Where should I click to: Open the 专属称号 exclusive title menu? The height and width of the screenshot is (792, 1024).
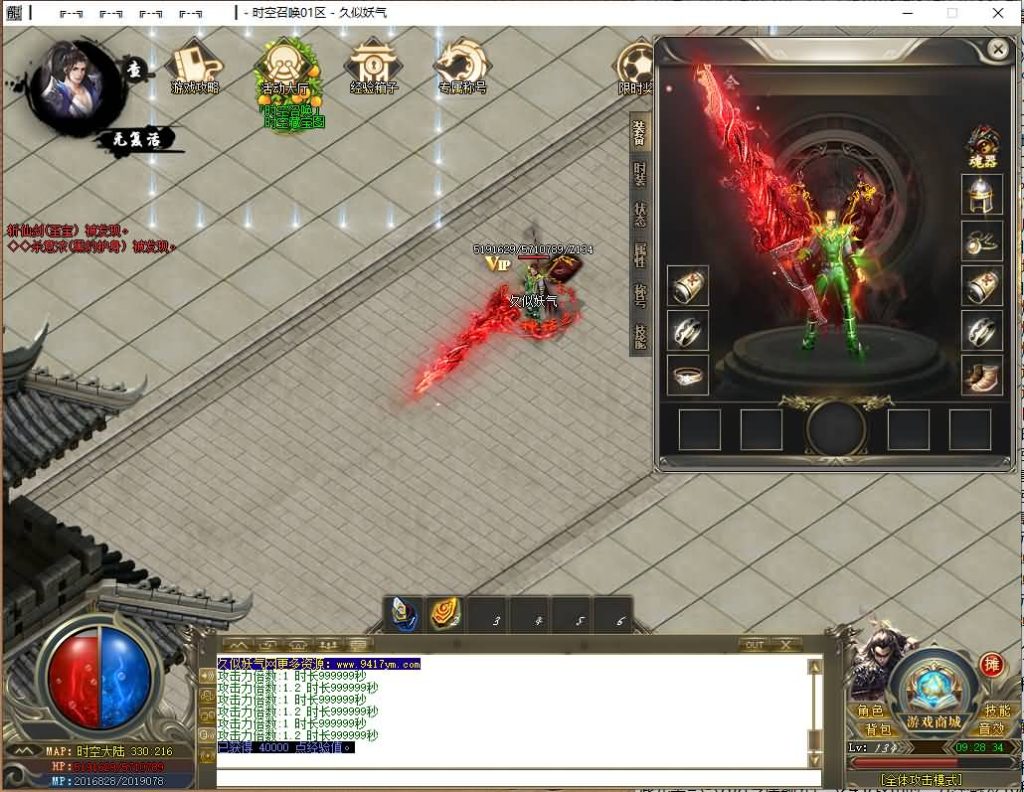[x=462, y=68]
